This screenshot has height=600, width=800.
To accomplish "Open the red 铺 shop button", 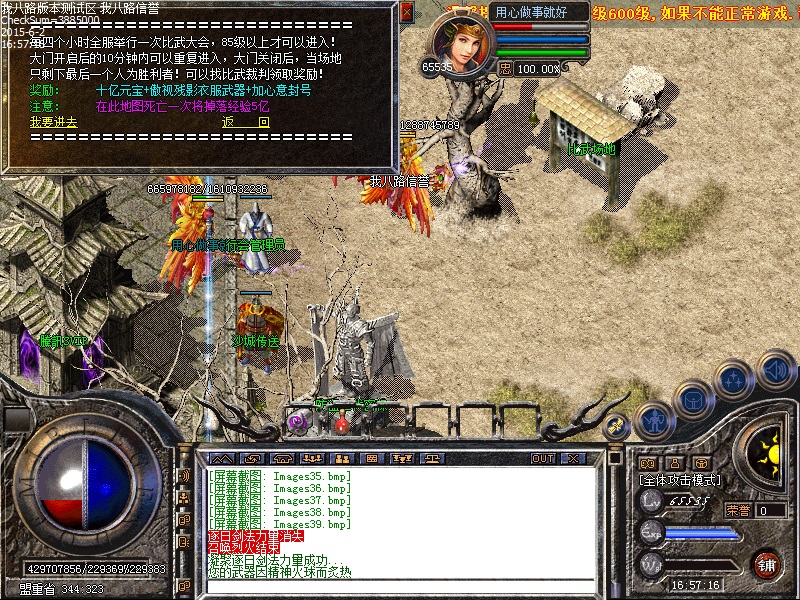I will 766,563.
